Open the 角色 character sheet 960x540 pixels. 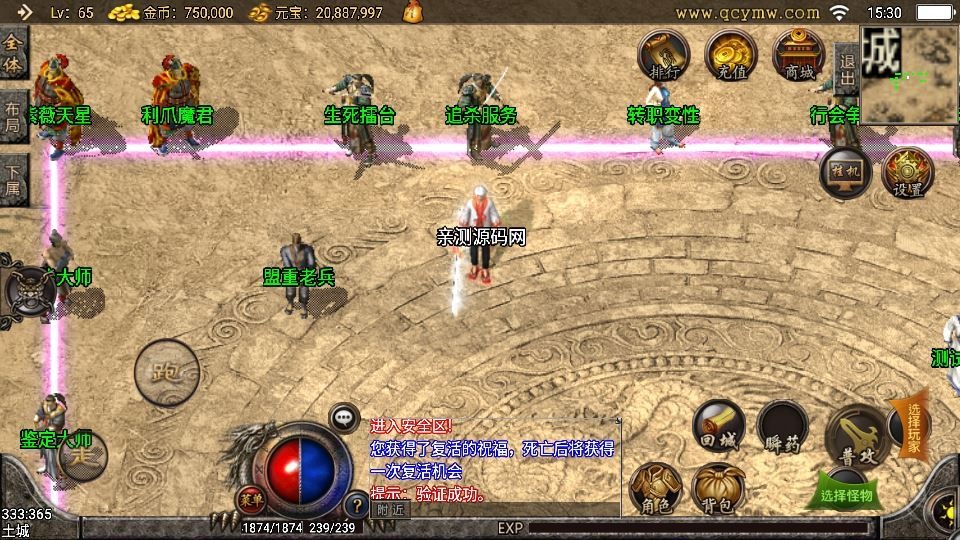pos(654,489)
